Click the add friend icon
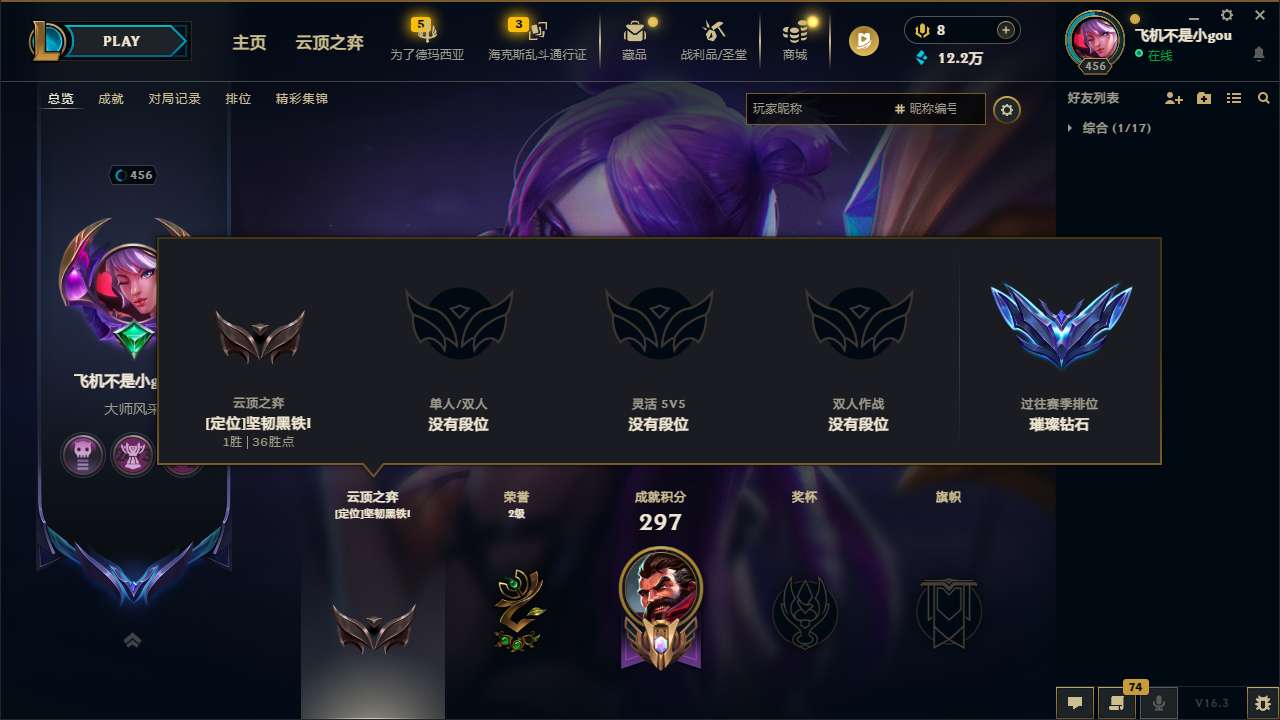The height and width of the screenshot is (720, 1280). click(1174, 98)
